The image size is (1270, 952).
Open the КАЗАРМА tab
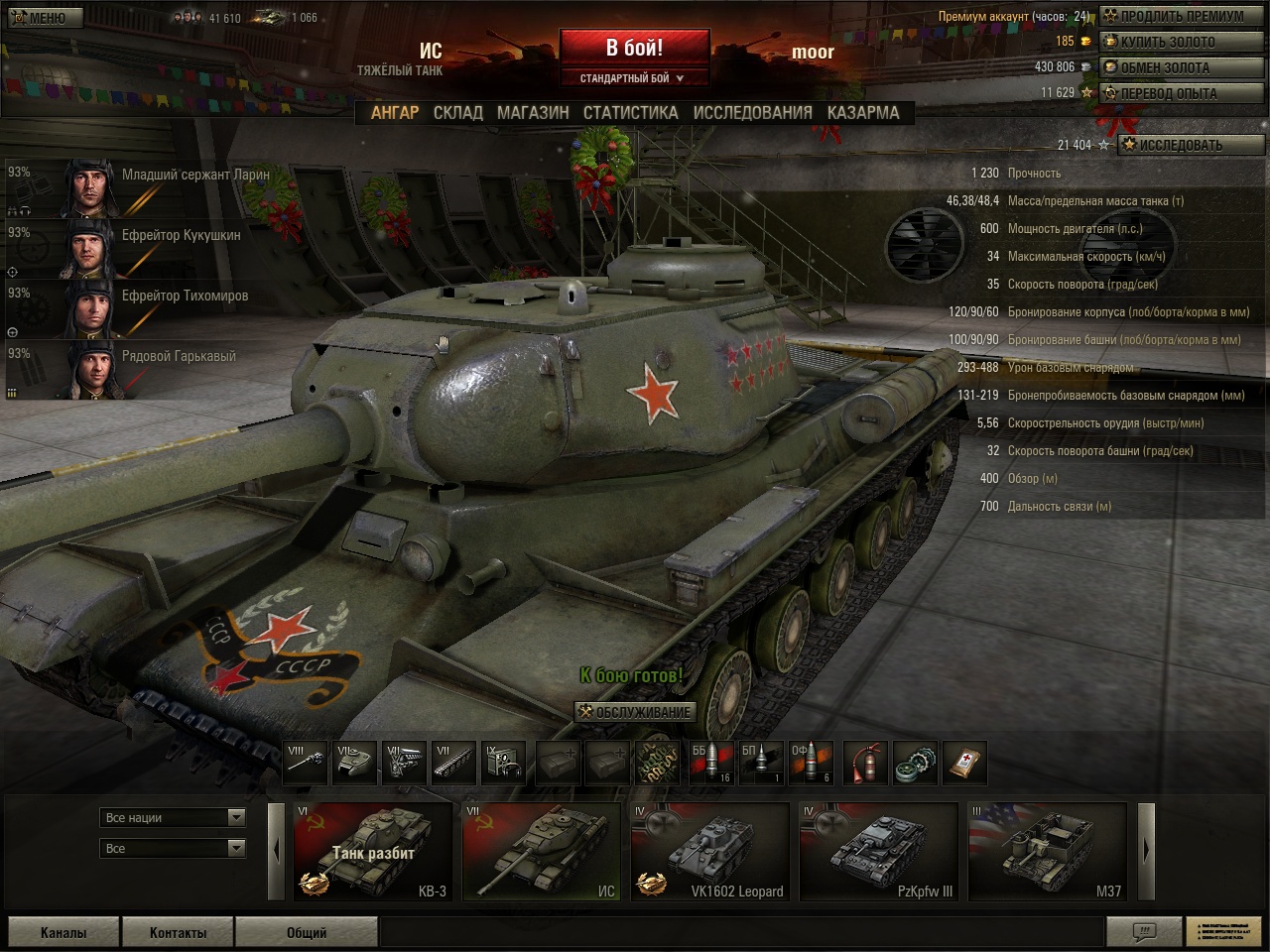coord(862,113)
